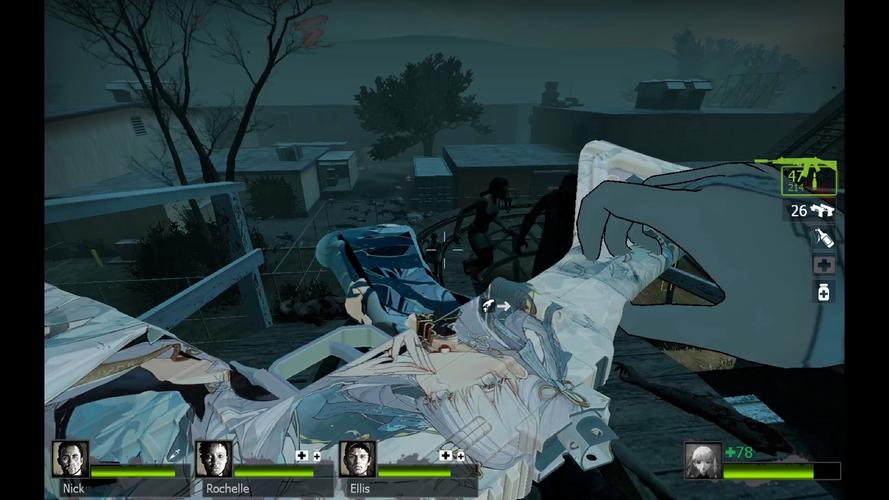
Task: Click your own white-haired character portrait
Action: 703,461
